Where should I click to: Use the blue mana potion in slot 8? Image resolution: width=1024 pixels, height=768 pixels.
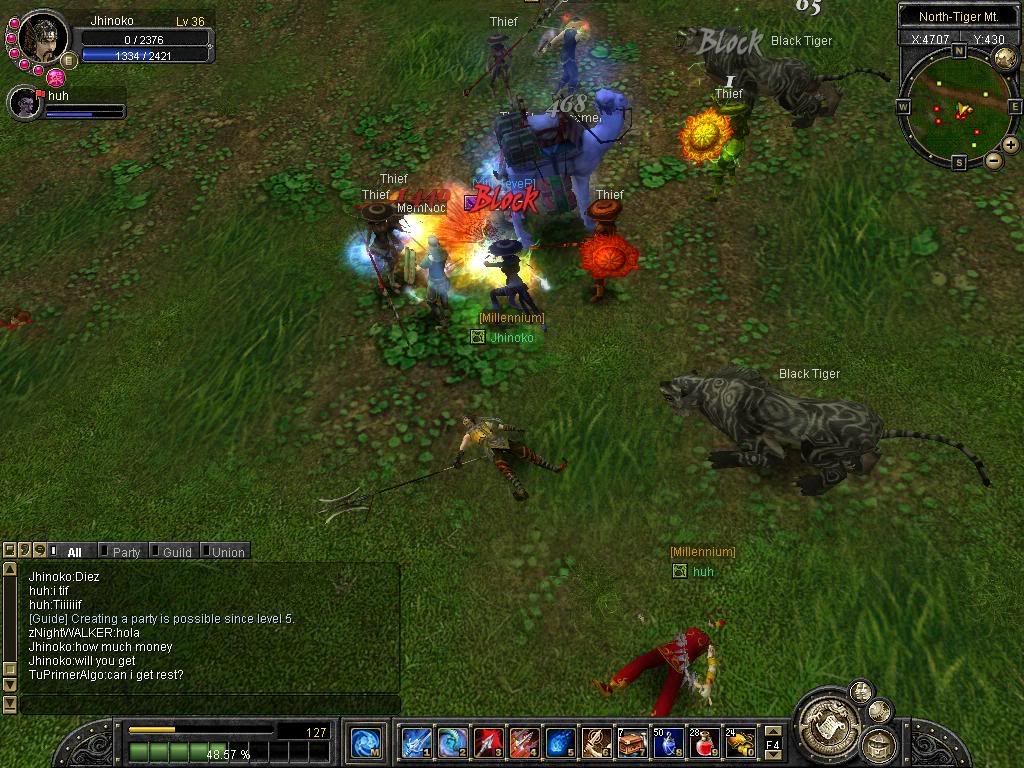pos(668,743)
